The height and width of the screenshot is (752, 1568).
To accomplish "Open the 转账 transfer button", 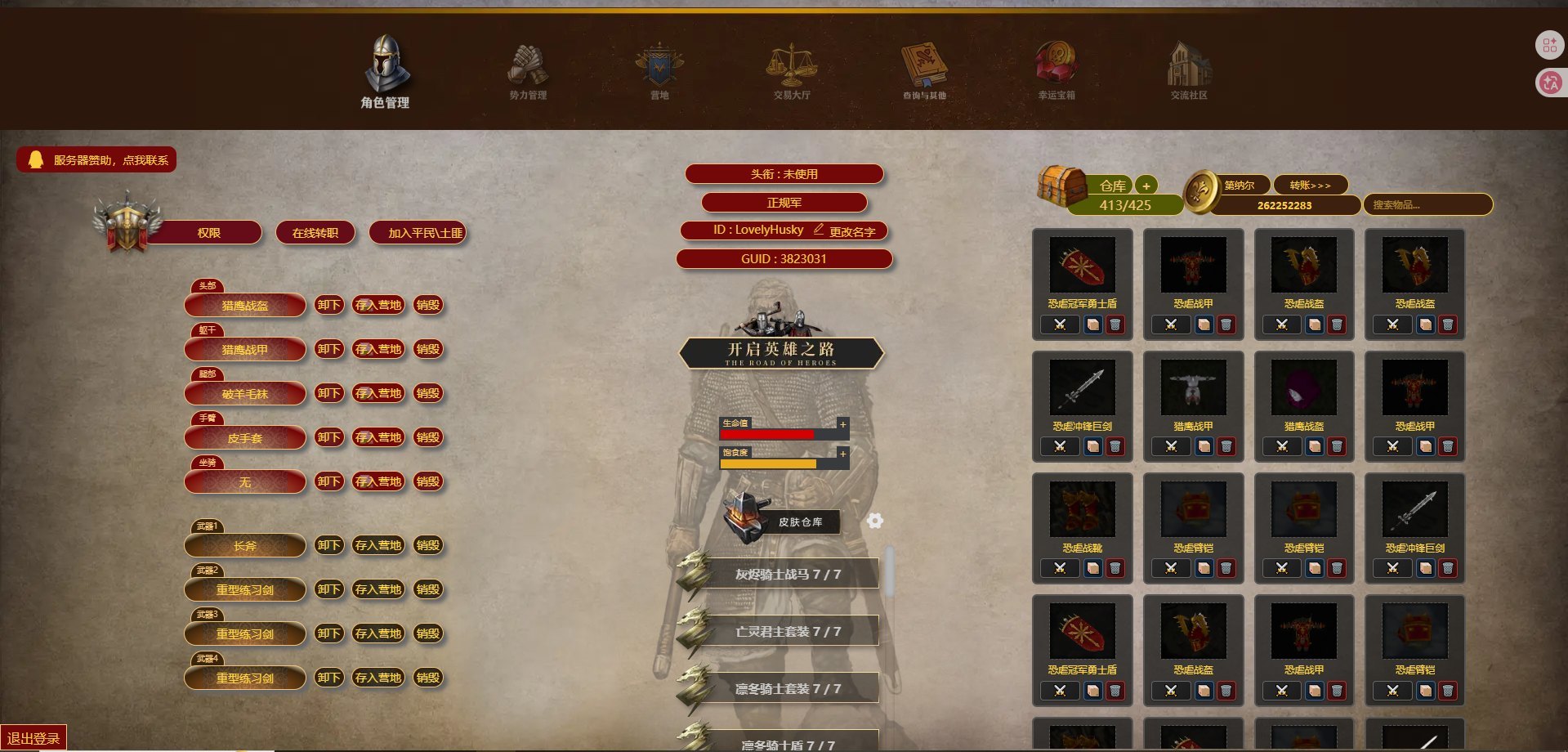I will coord(1310,186).
